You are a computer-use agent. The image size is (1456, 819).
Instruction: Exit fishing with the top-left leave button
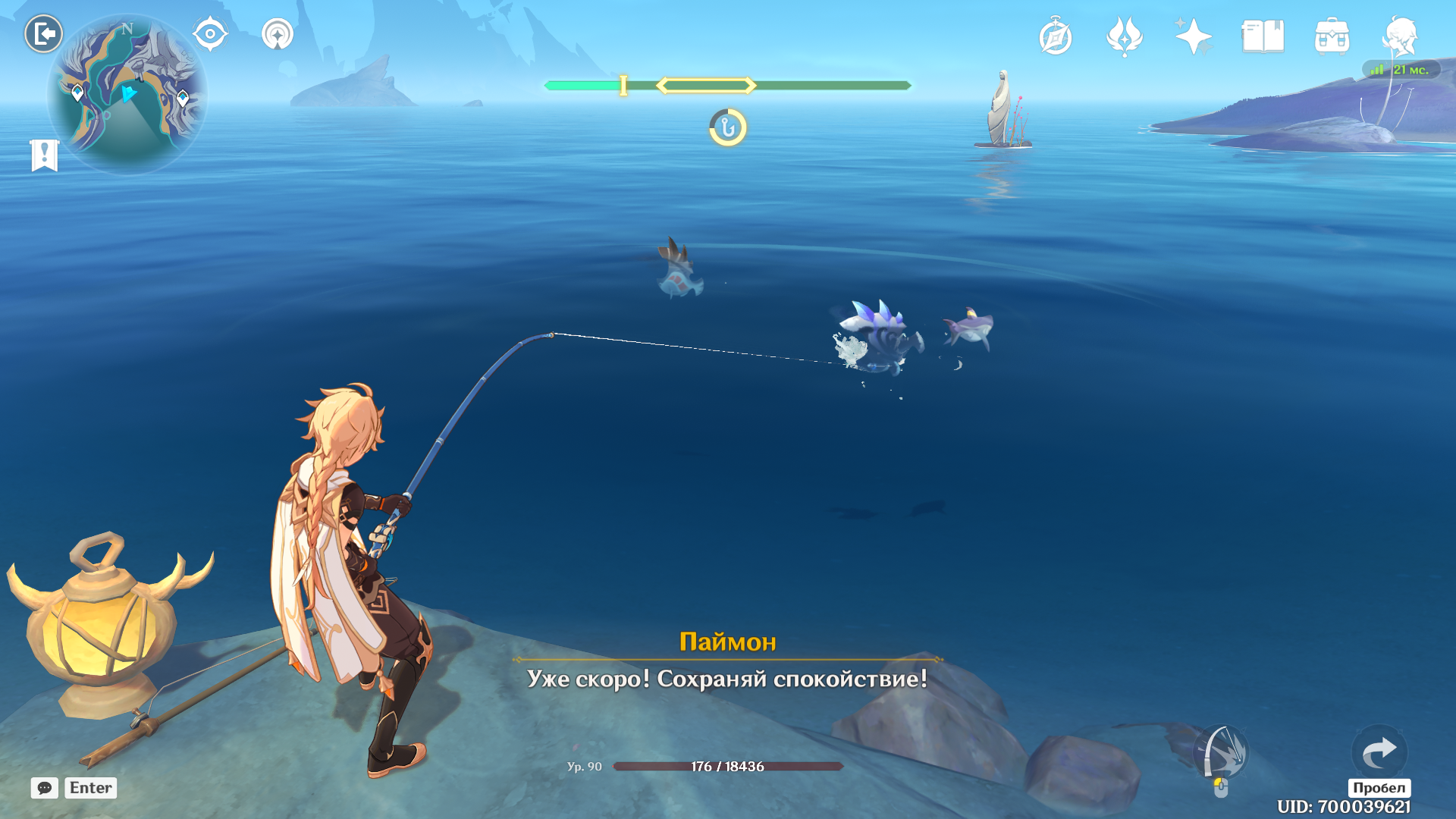coord(43,34)
